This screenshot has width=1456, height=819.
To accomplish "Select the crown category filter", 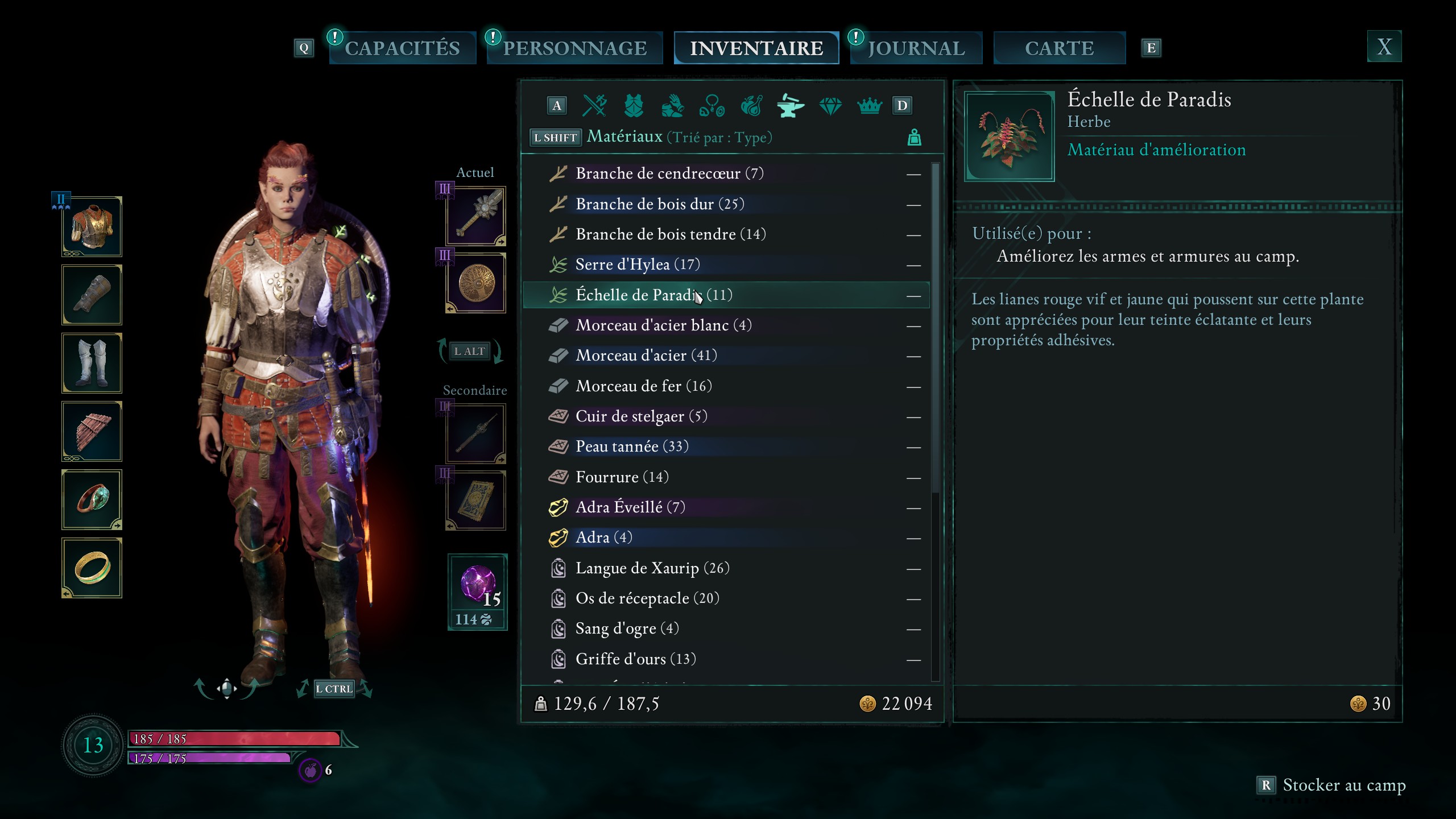I will pyautogui.click(x=869, y=106).
